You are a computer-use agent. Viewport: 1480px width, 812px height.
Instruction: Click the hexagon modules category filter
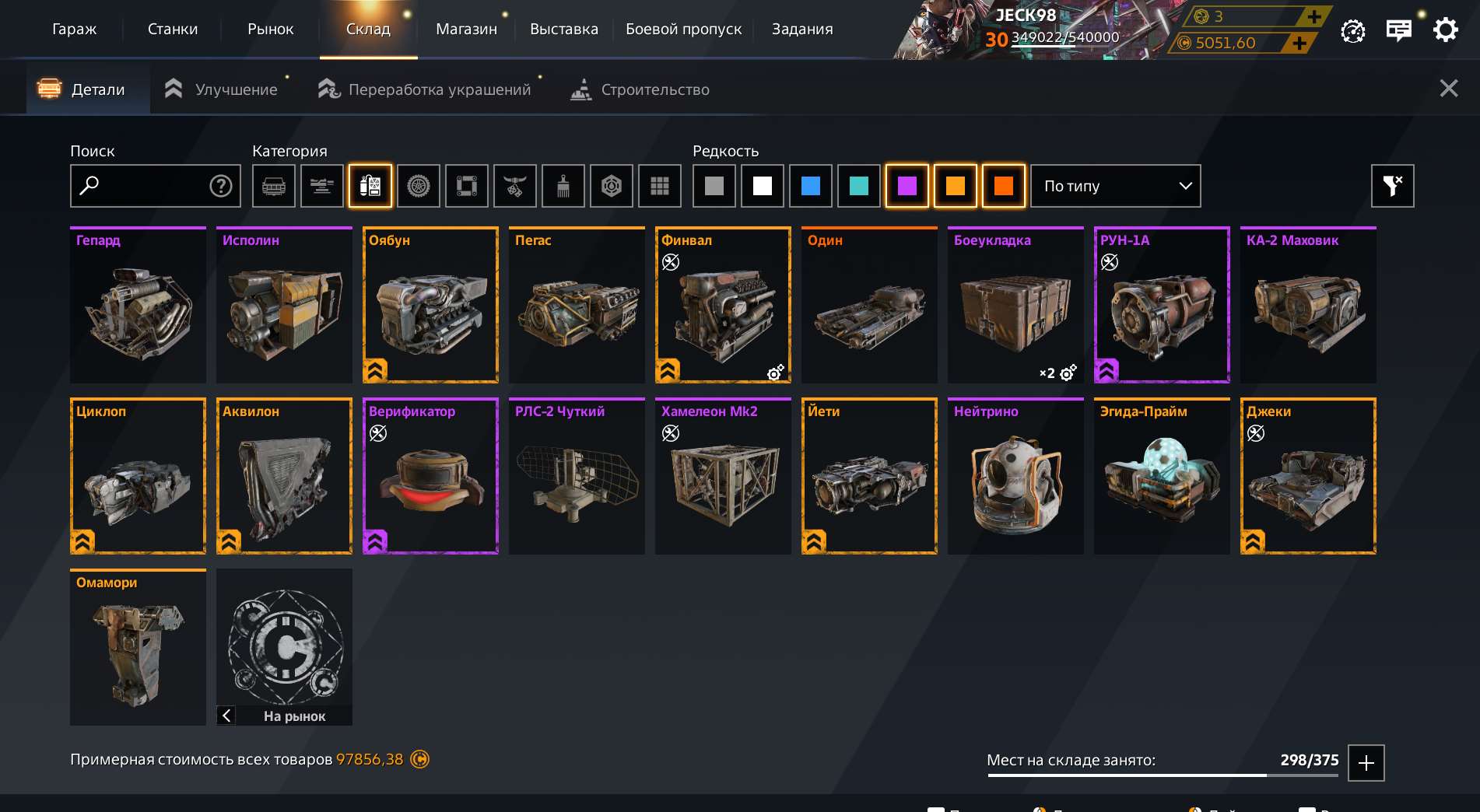[611, 186]
